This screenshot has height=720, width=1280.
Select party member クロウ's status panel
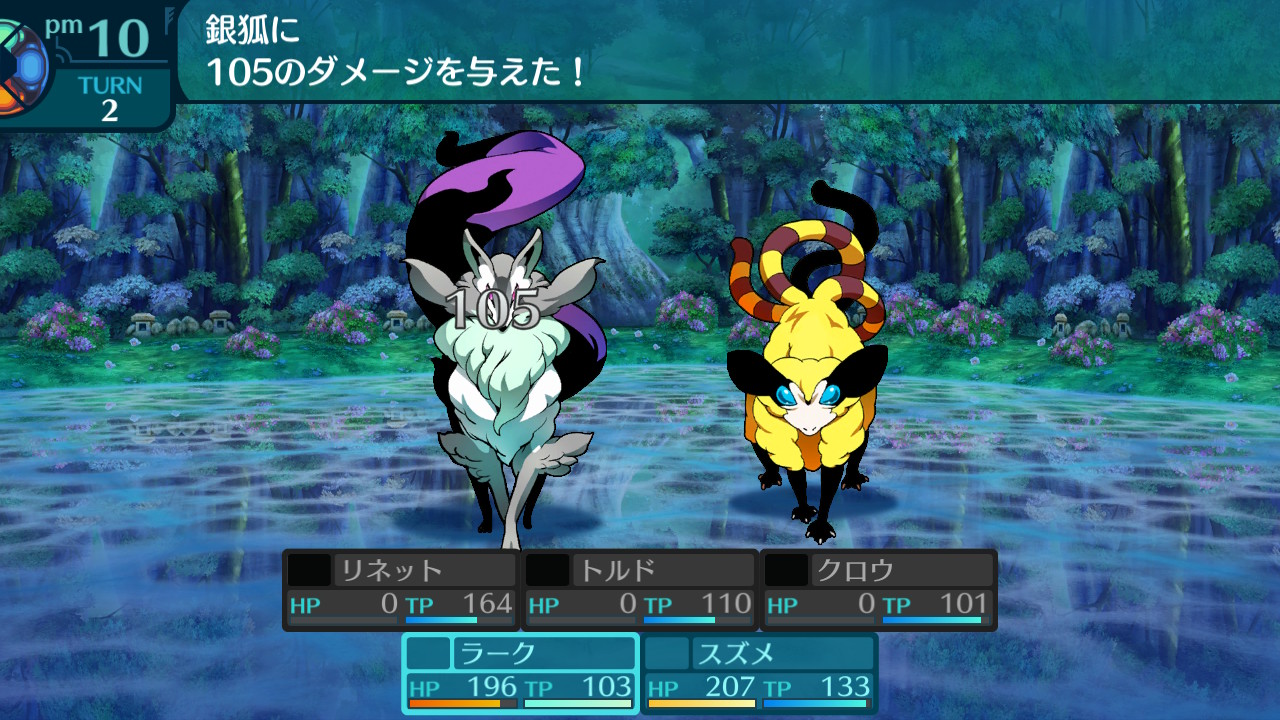click(x=879, y=589)
